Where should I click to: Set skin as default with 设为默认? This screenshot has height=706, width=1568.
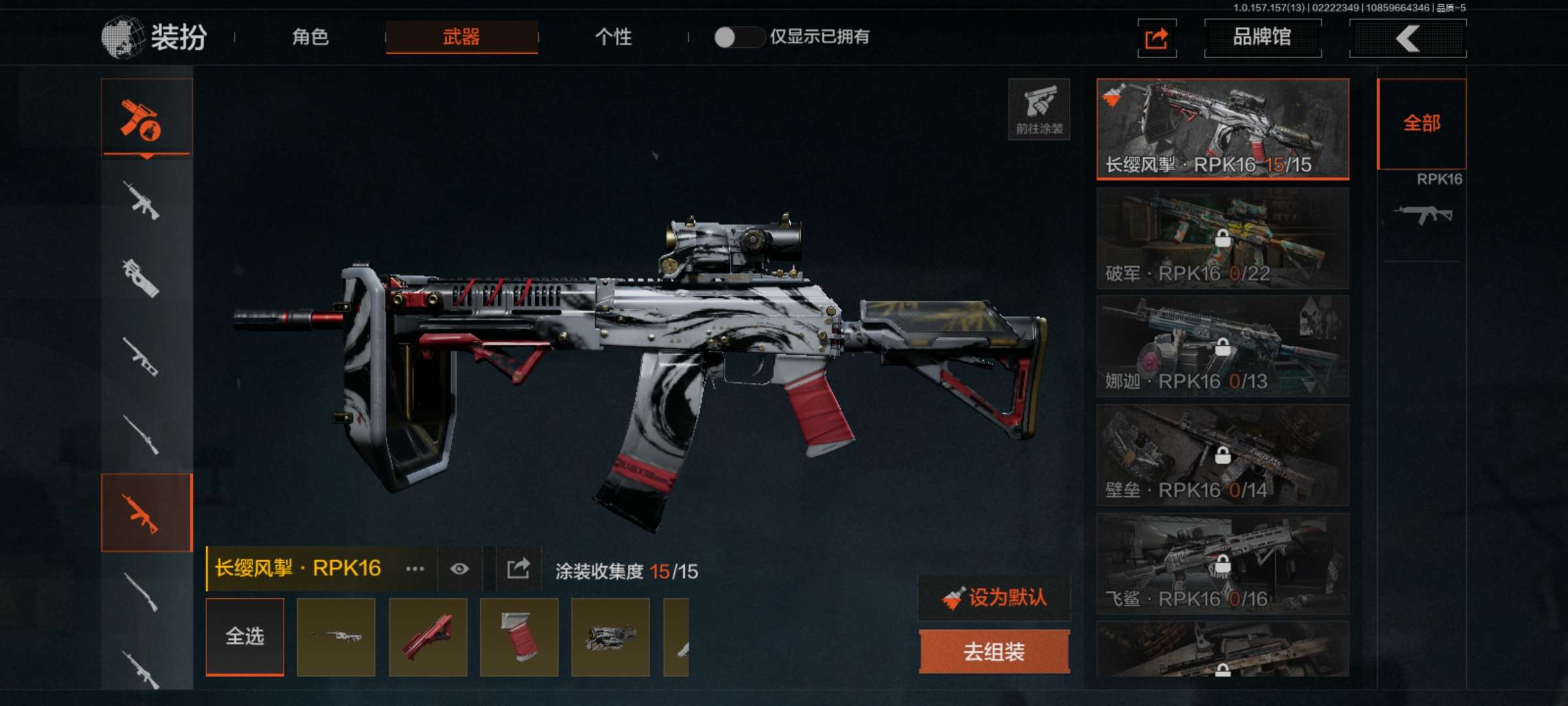(994, 597)
